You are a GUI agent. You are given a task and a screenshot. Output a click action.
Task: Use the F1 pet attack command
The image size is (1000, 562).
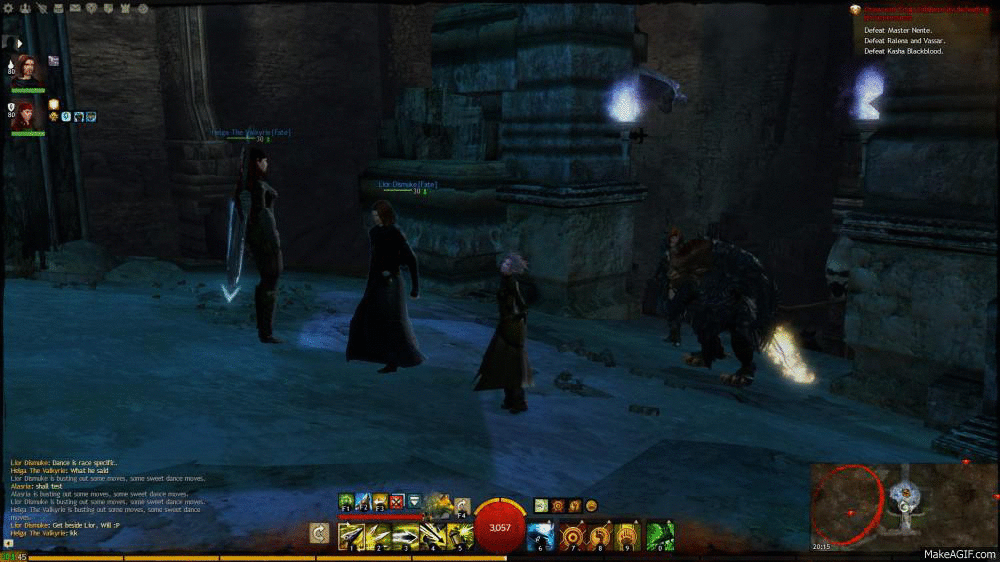click(x=346, y=503)
